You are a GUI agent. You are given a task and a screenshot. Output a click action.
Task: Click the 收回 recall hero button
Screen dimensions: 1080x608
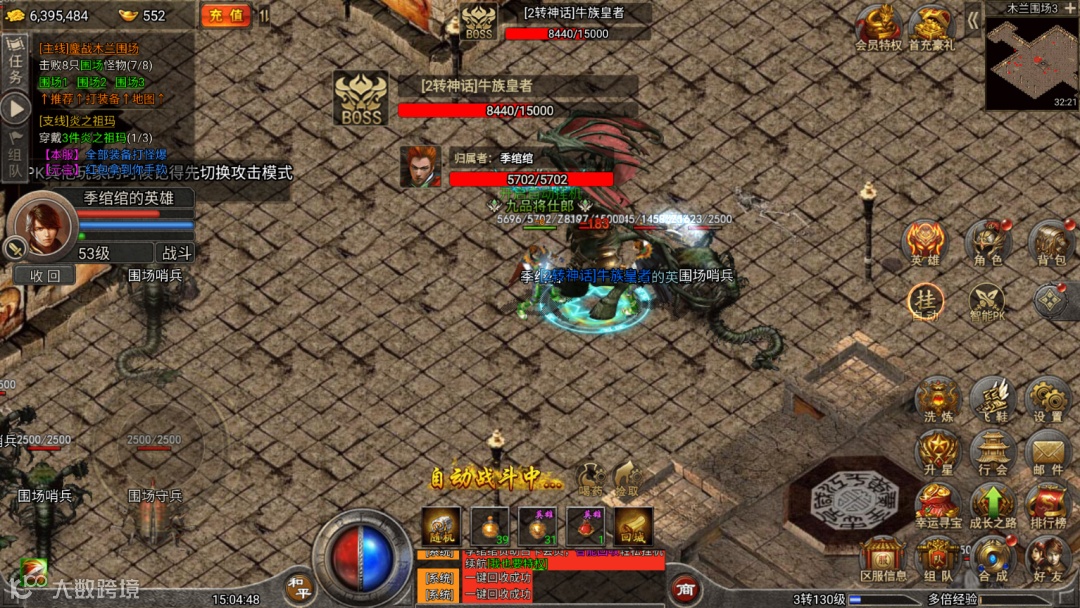[45, 275]
